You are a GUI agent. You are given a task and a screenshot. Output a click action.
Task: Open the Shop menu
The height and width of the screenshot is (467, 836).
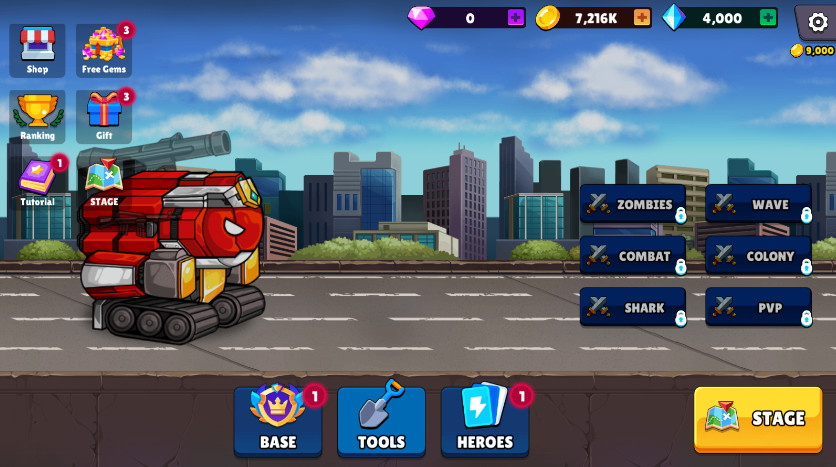point(37,50)
